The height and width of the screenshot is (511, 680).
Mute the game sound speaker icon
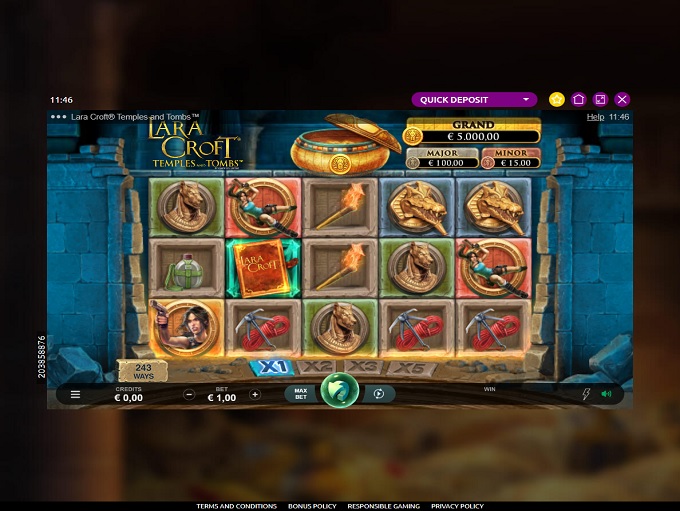tap(606, 394)
